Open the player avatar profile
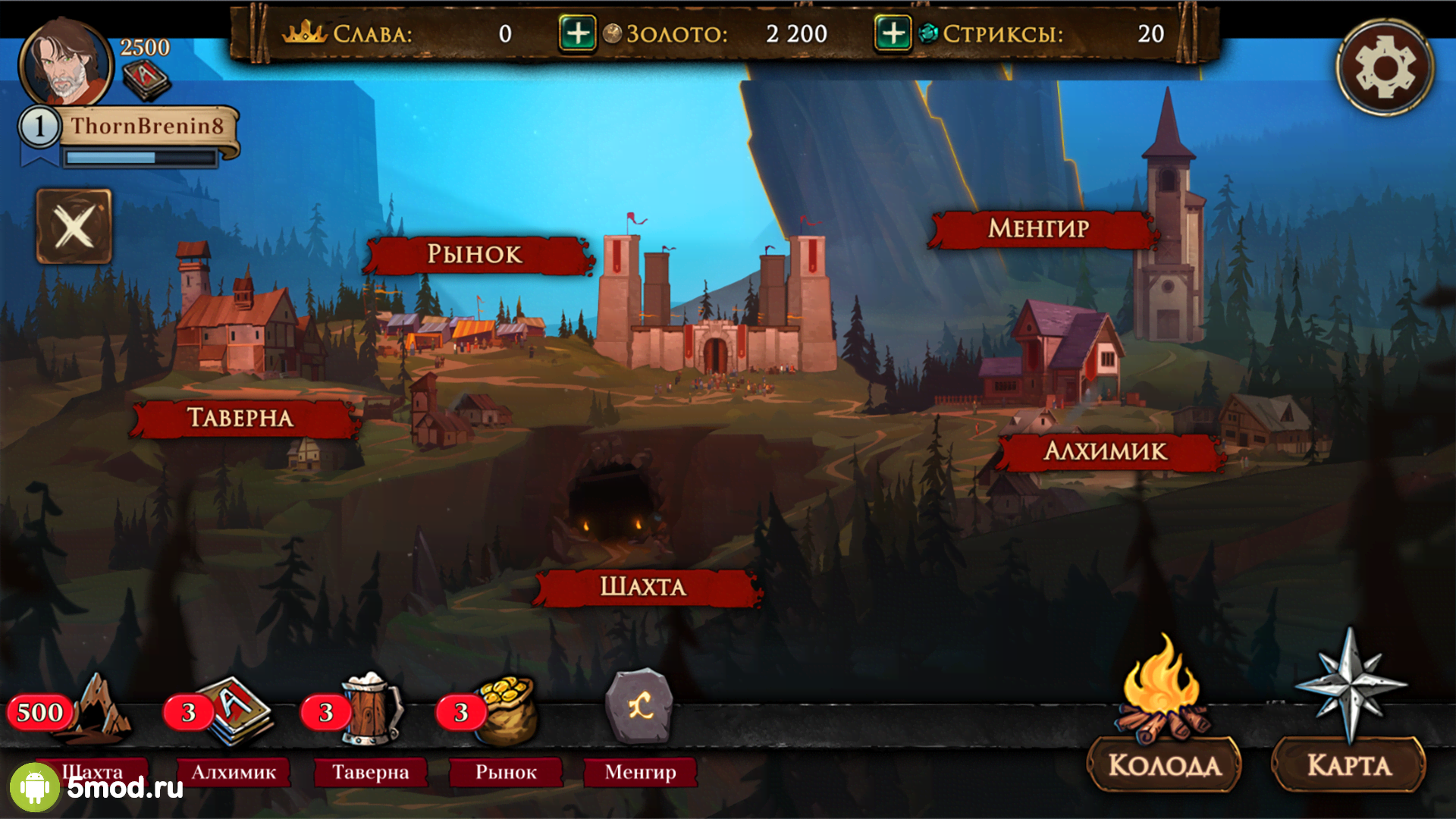 coord(65,64)
